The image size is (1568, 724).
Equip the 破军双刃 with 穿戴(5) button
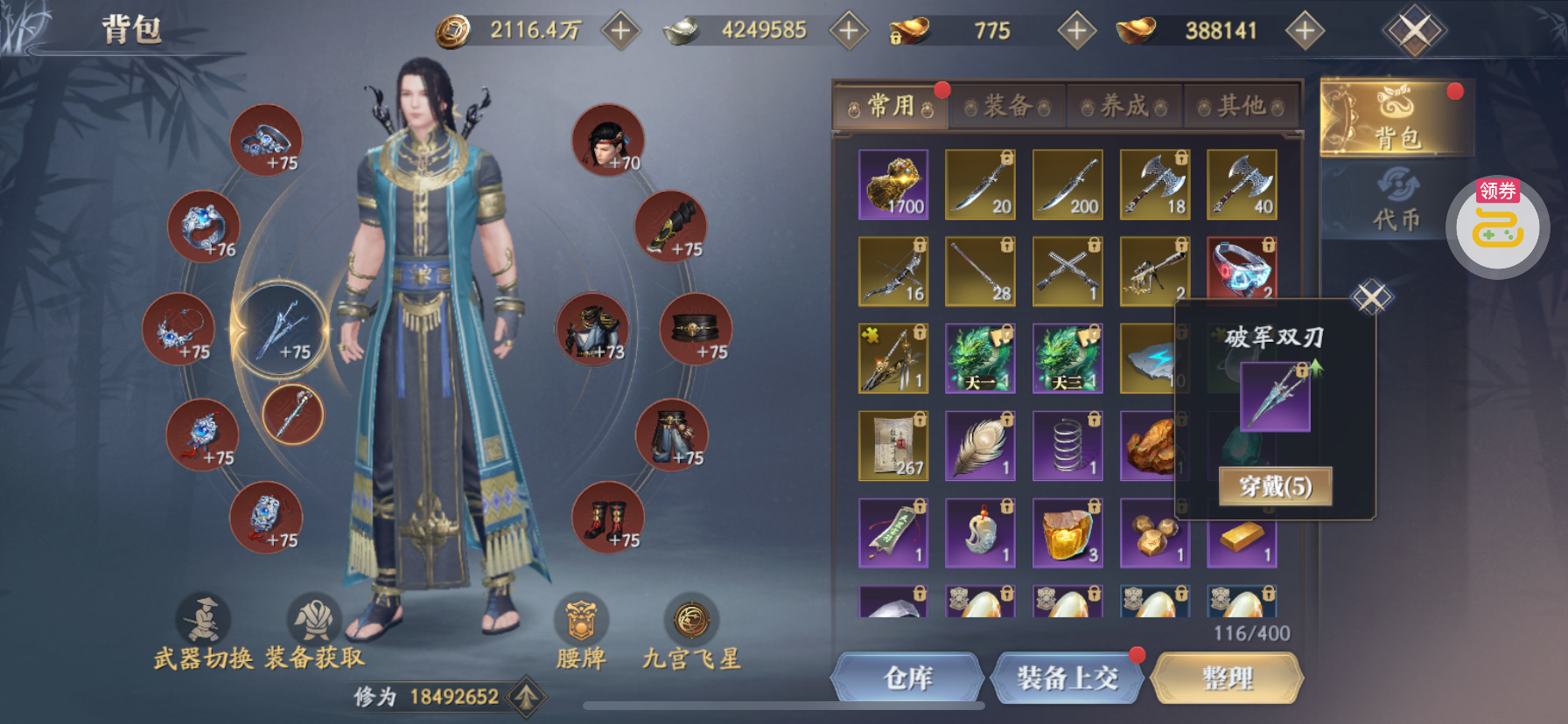click(x=1275, y=486)
